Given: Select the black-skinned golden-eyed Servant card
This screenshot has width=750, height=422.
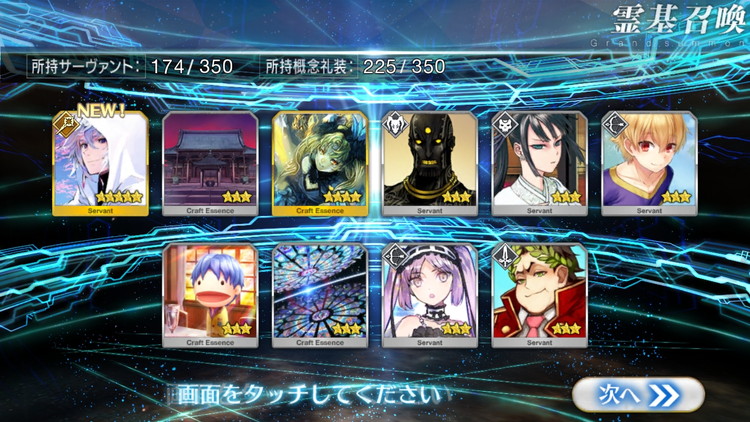Looking at the screenshot, I should click(429, 162).
